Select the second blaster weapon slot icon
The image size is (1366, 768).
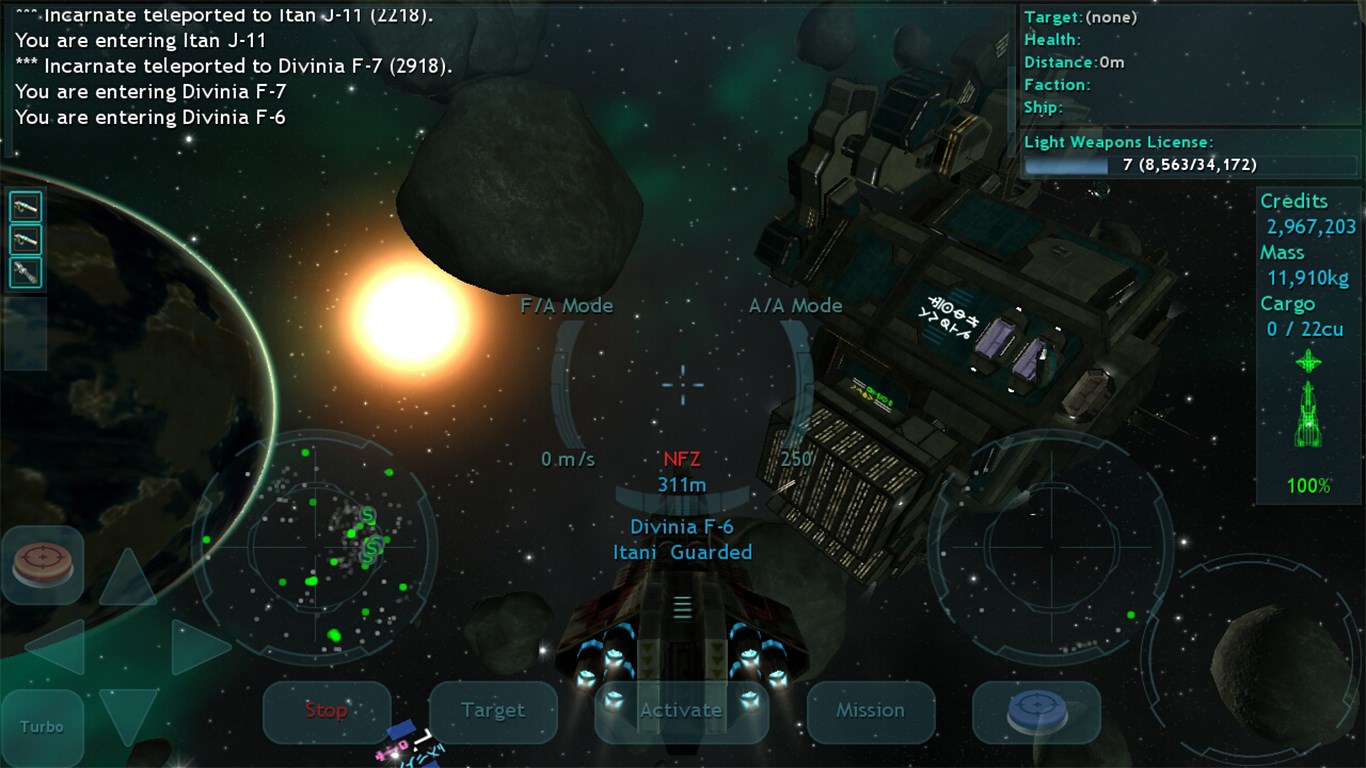(x=25, y=239)
